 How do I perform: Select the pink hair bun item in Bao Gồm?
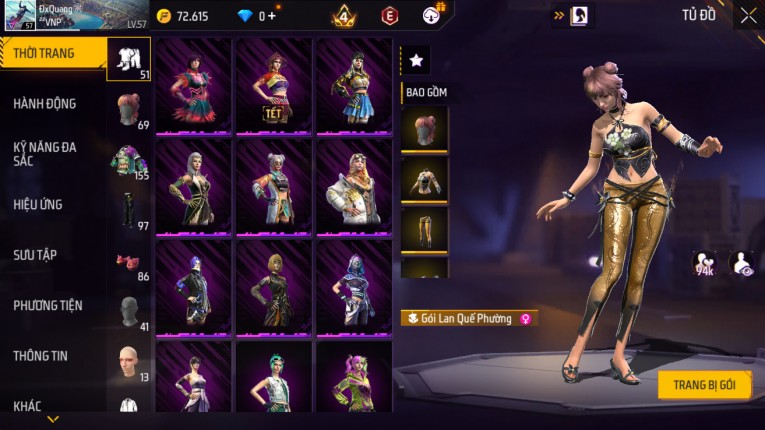[424, 129]
